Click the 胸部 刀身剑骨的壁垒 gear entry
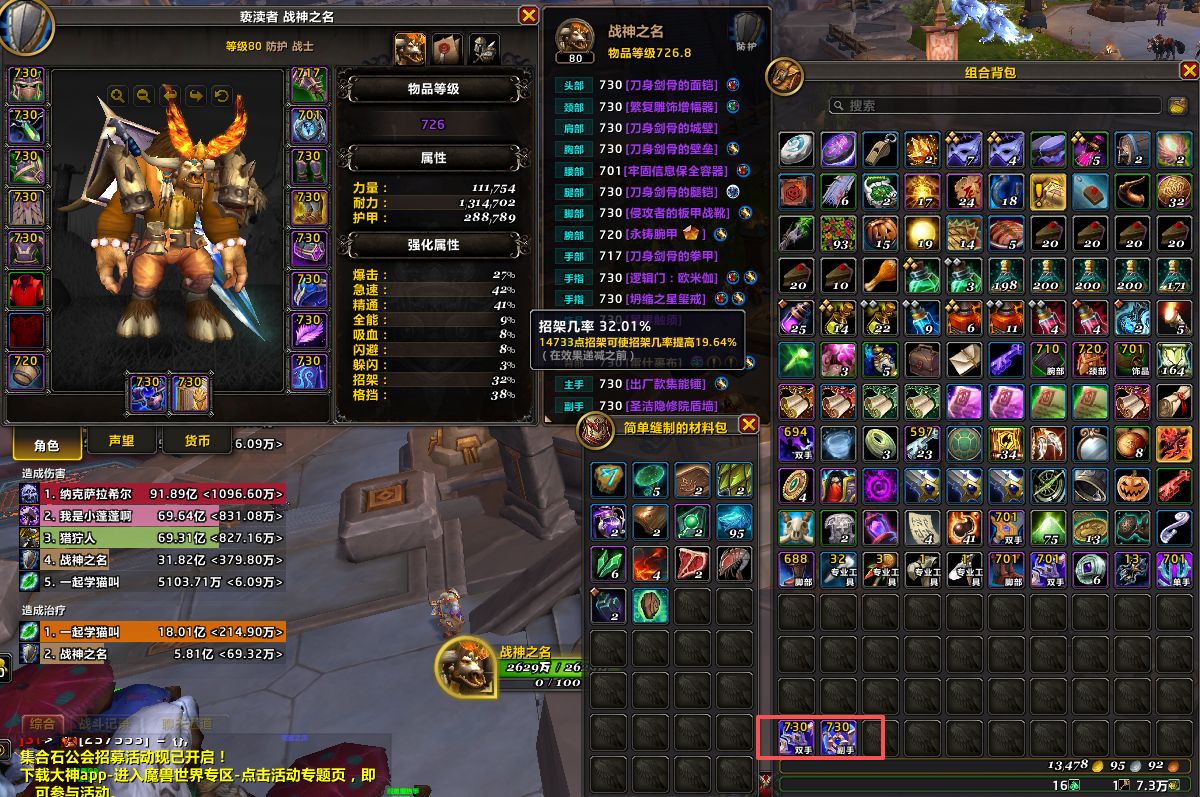This screenshot has width=1200, height=797. point(662,149)
